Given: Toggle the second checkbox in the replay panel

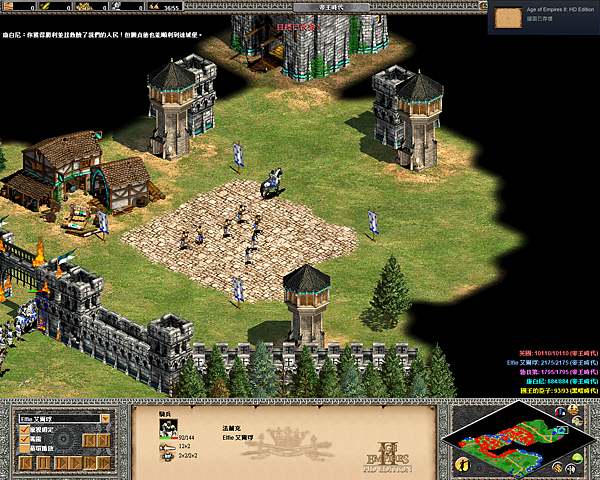Looking at the screenshot, I should (24, 440).
